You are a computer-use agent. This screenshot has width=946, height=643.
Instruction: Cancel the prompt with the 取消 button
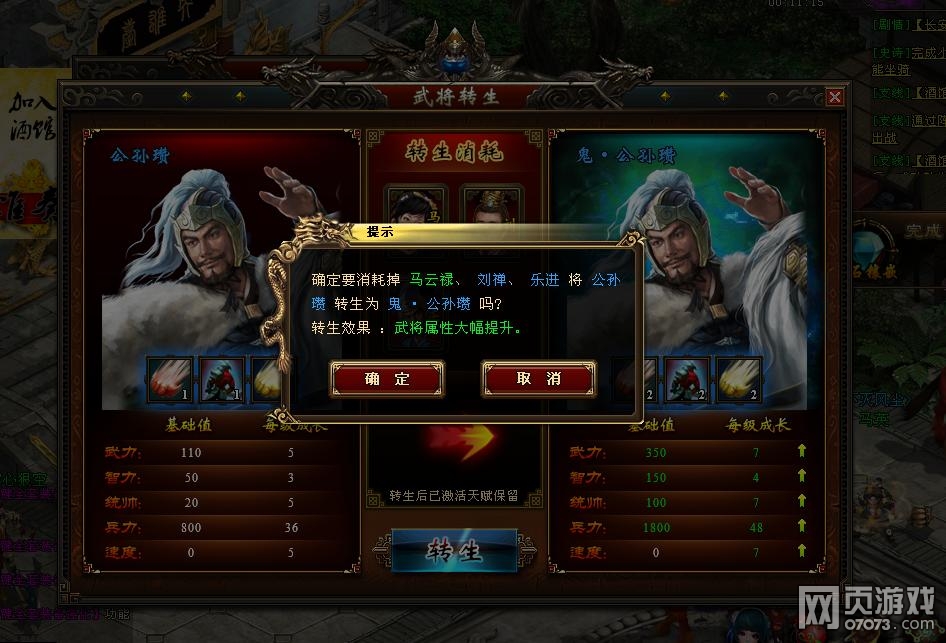pyautogui.click(x=538, y=380)
